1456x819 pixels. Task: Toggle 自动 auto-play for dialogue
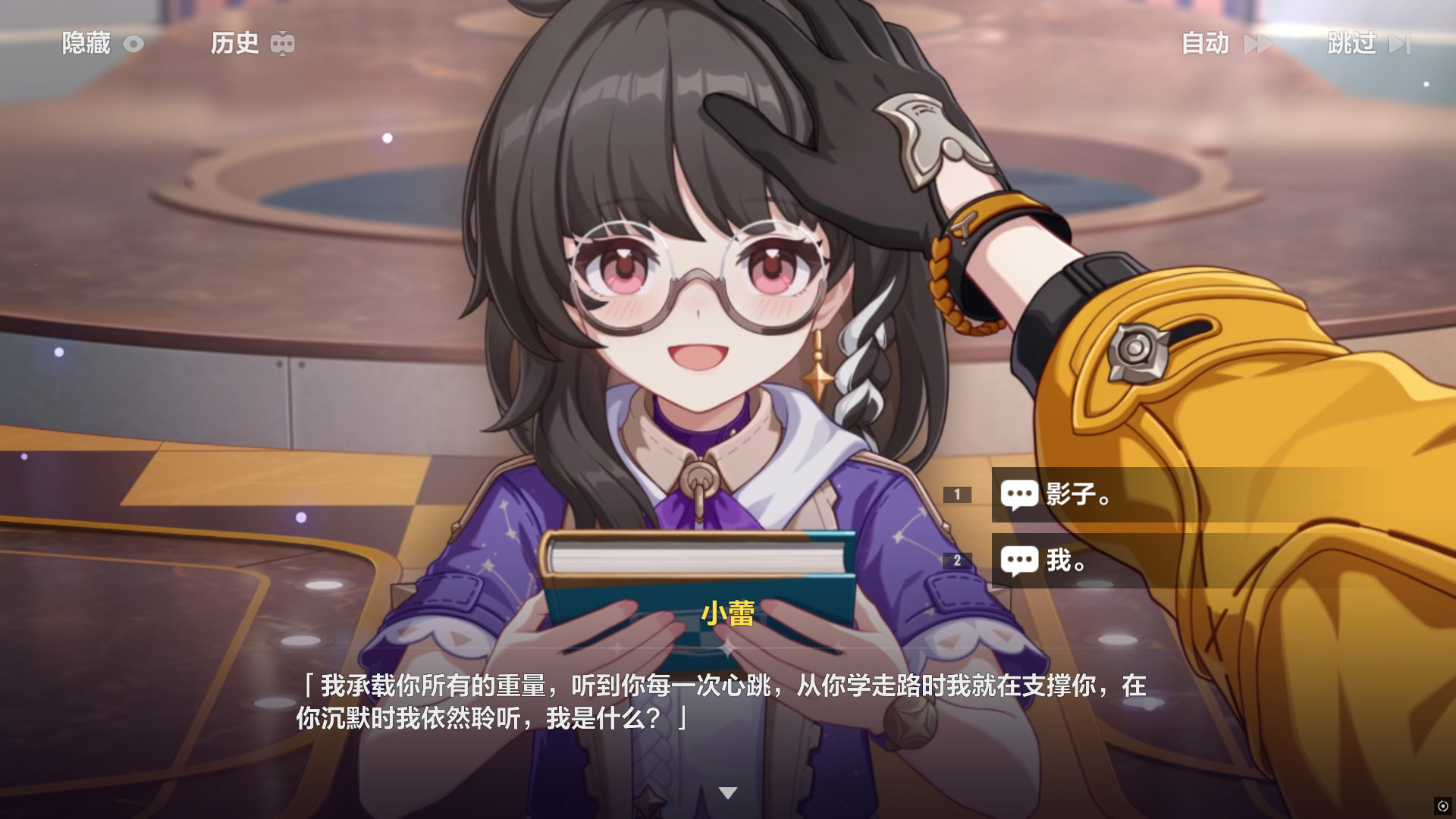click(x=1225, y=43)
